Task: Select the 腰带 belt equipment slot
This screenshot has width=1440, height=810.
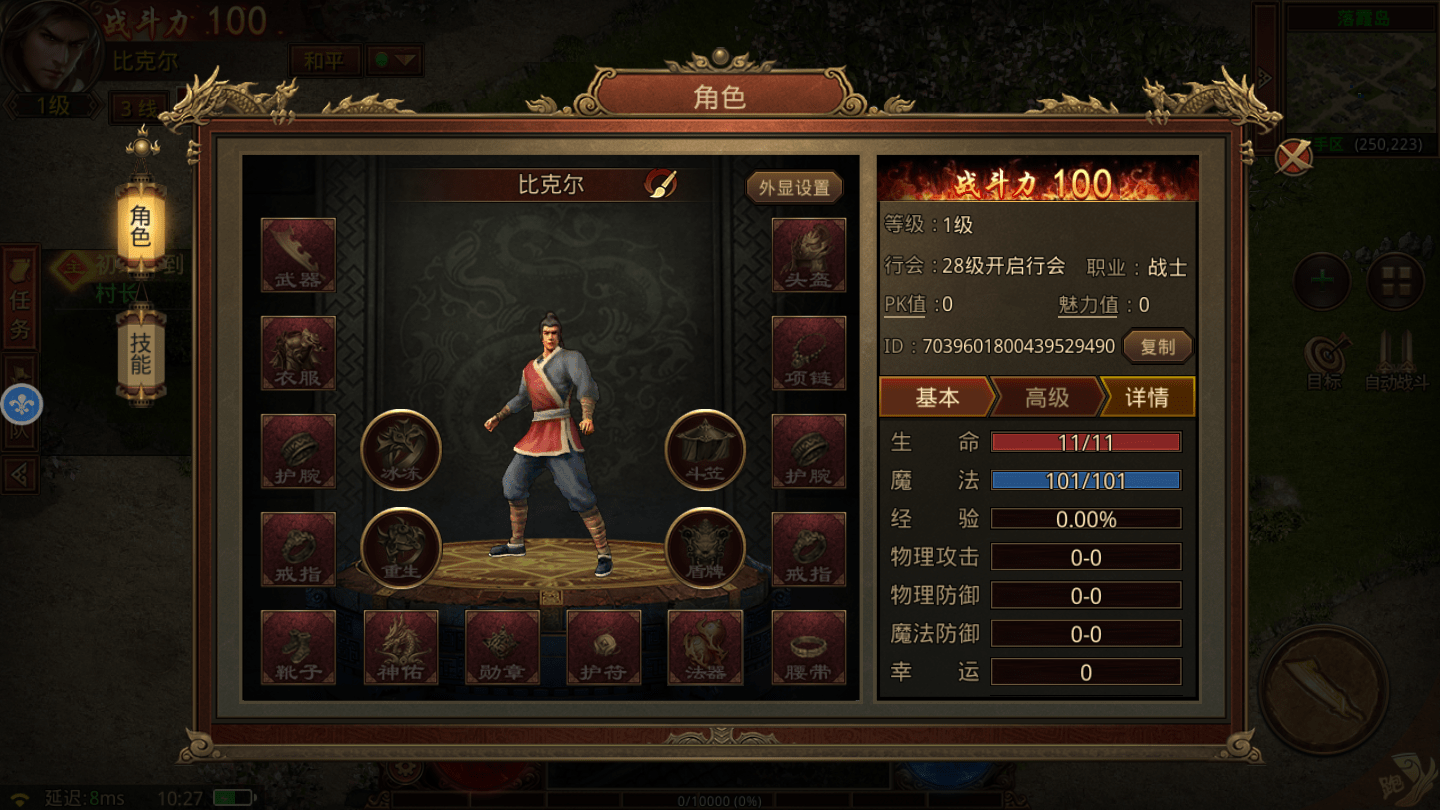Action: pyautogui.click(x=808, y=647)
